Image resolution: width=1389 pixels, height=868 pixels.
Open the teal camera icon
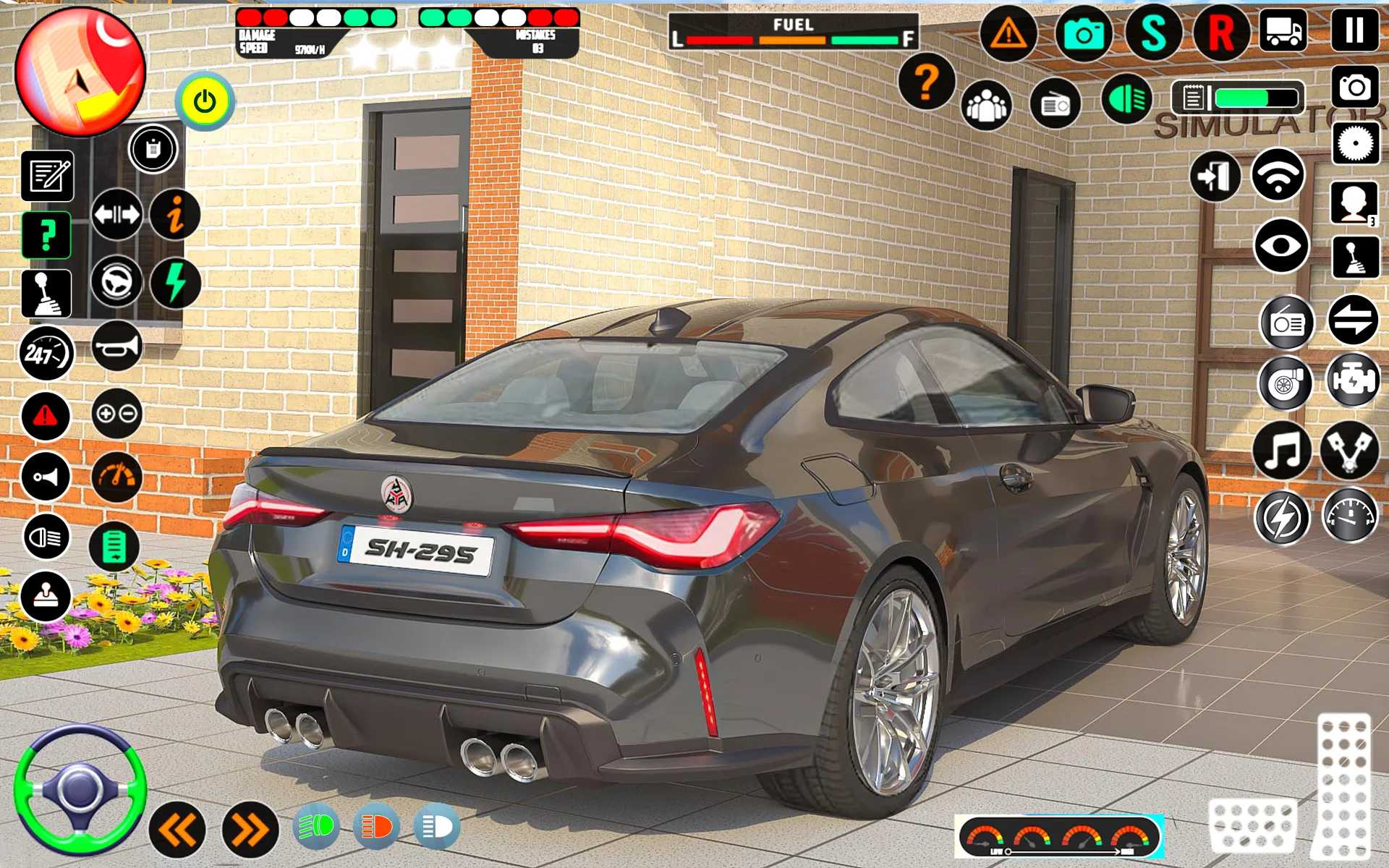[1083, 33]
